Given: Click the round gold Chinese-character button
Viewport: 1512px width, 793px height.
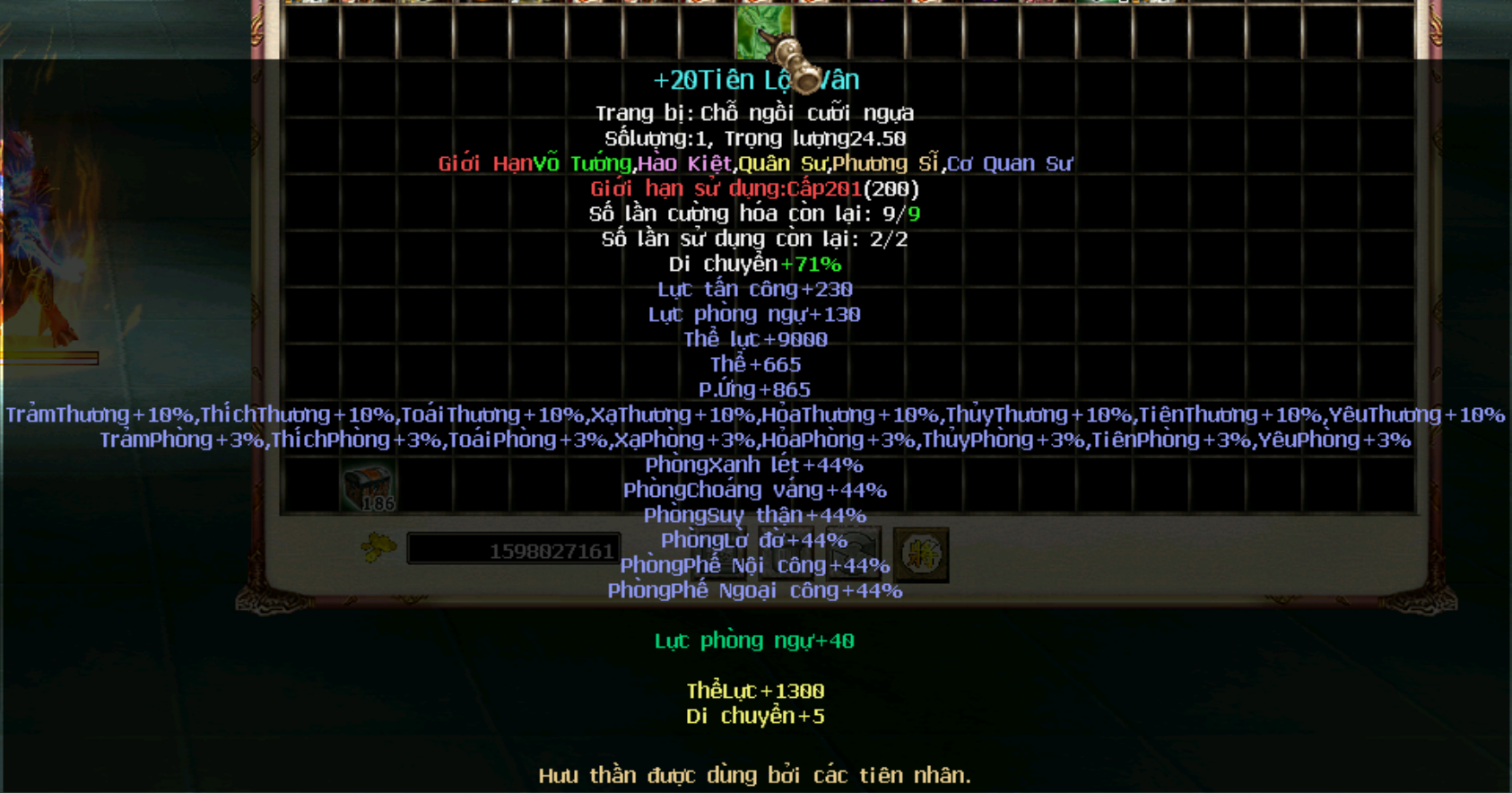Looking at the screenshot, I should pos(920,554).
